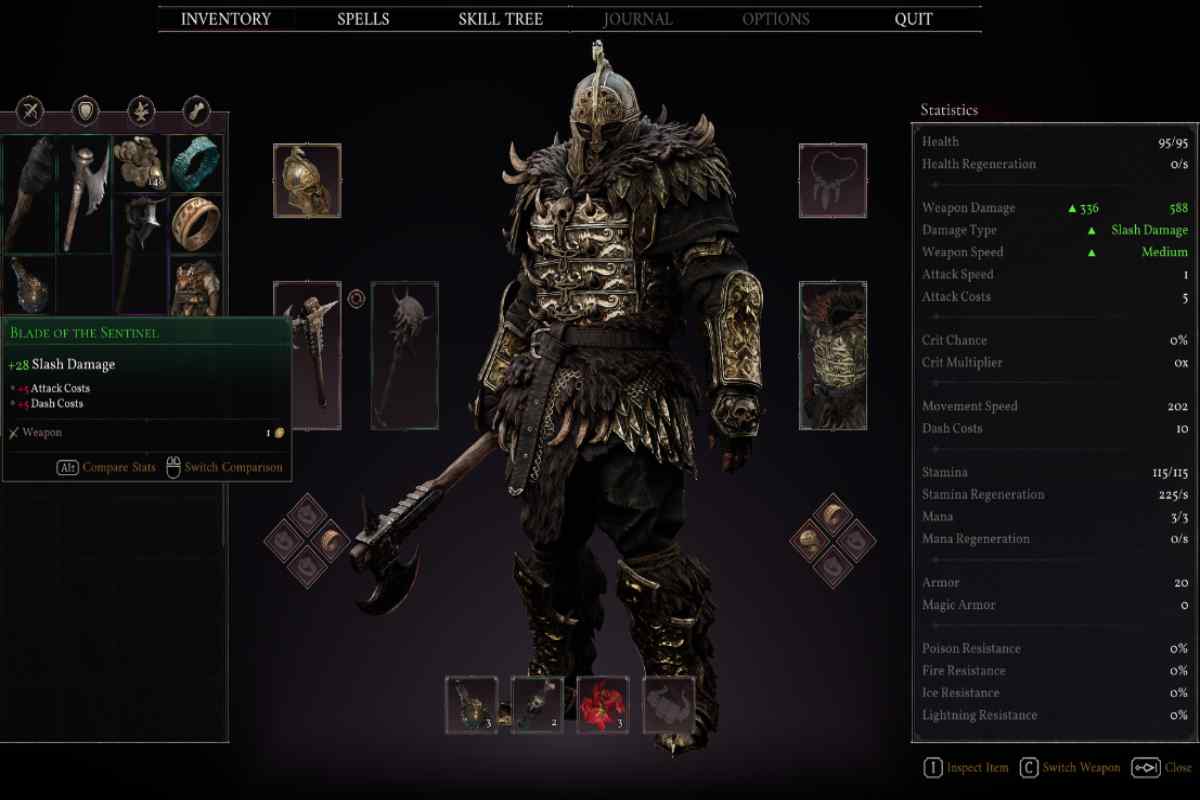This screenshot has height=800, width=1200.
Task: Select the gold ring in inventory
Action: point(195,221)
